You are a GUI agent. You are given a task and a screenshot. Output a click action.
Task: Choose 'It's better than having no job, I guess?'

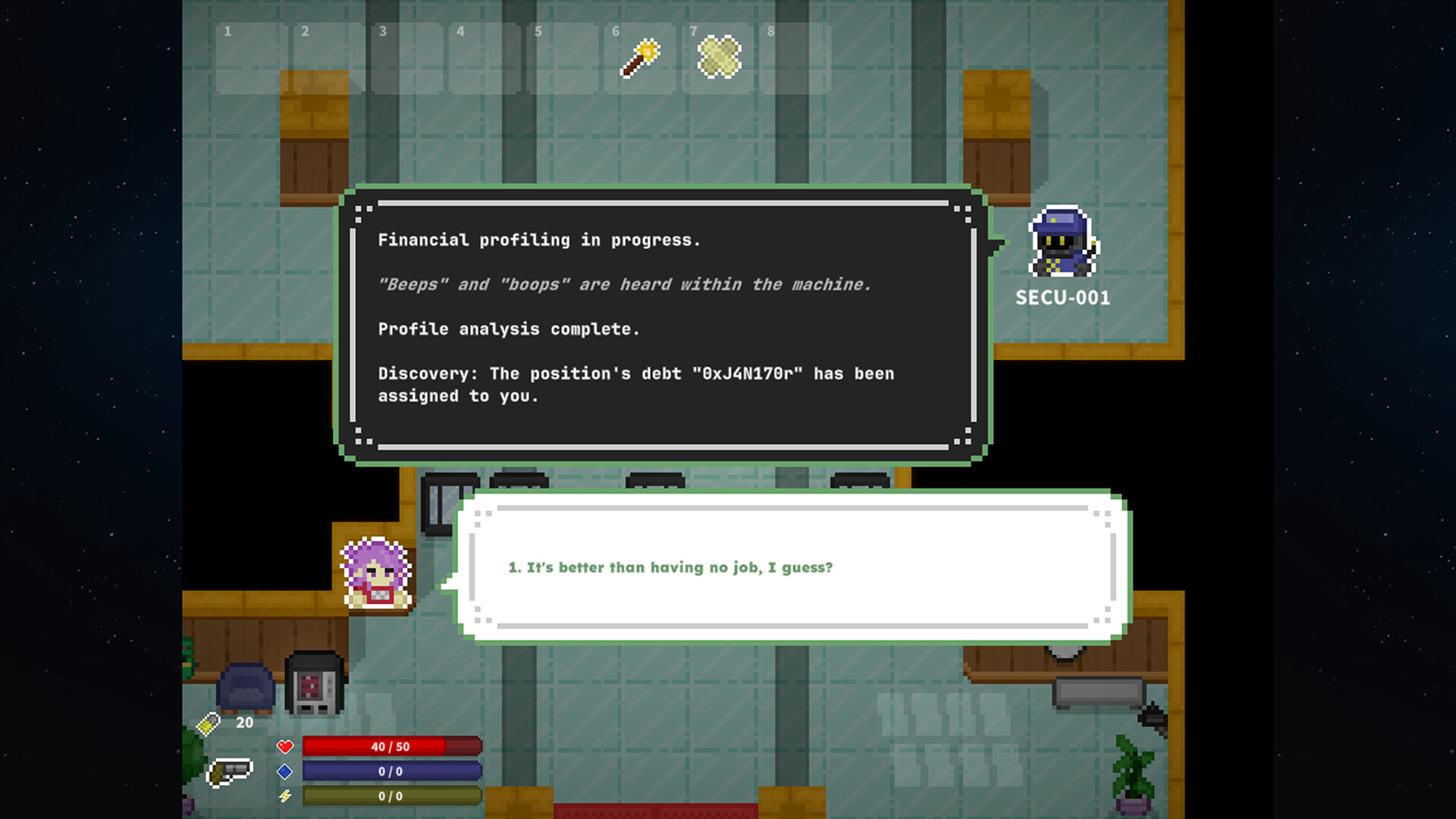tap(672, 566)
